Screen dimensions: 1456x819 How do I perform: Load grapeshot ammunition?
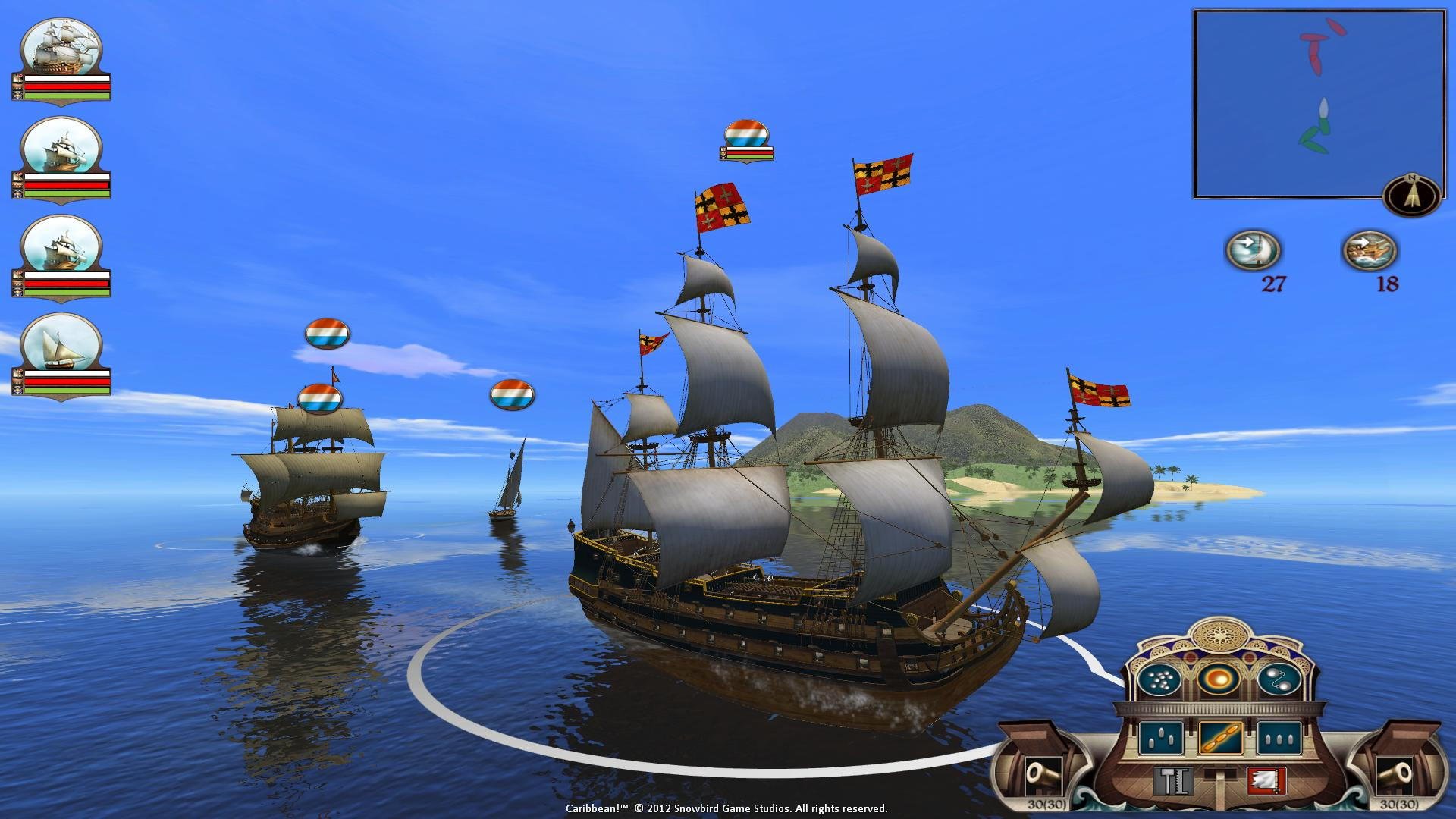[1159, 680]
